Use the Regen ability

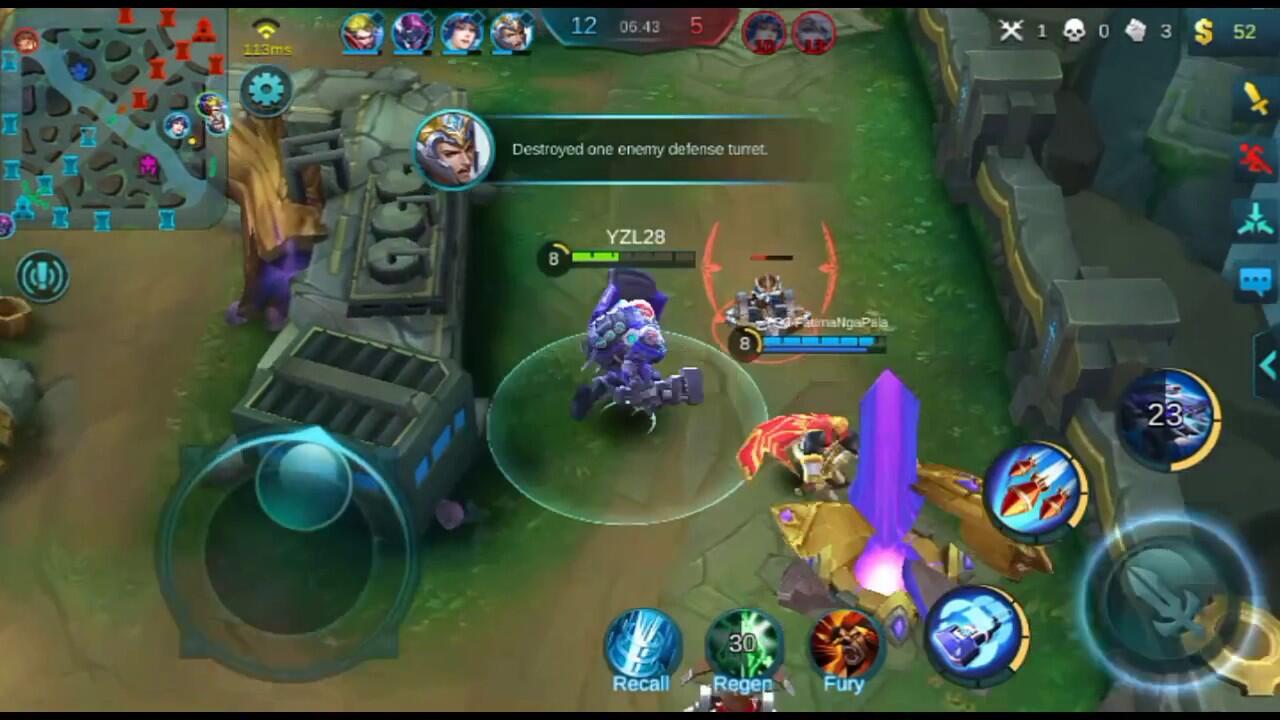tap(743, 646)
